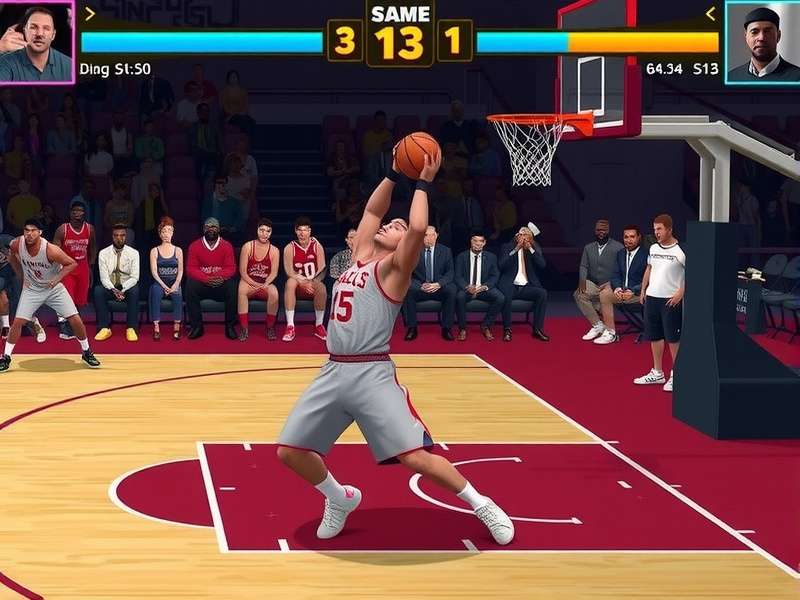
Task: Click the left player's portrait with pink border
Action: [x=37, y=41]
